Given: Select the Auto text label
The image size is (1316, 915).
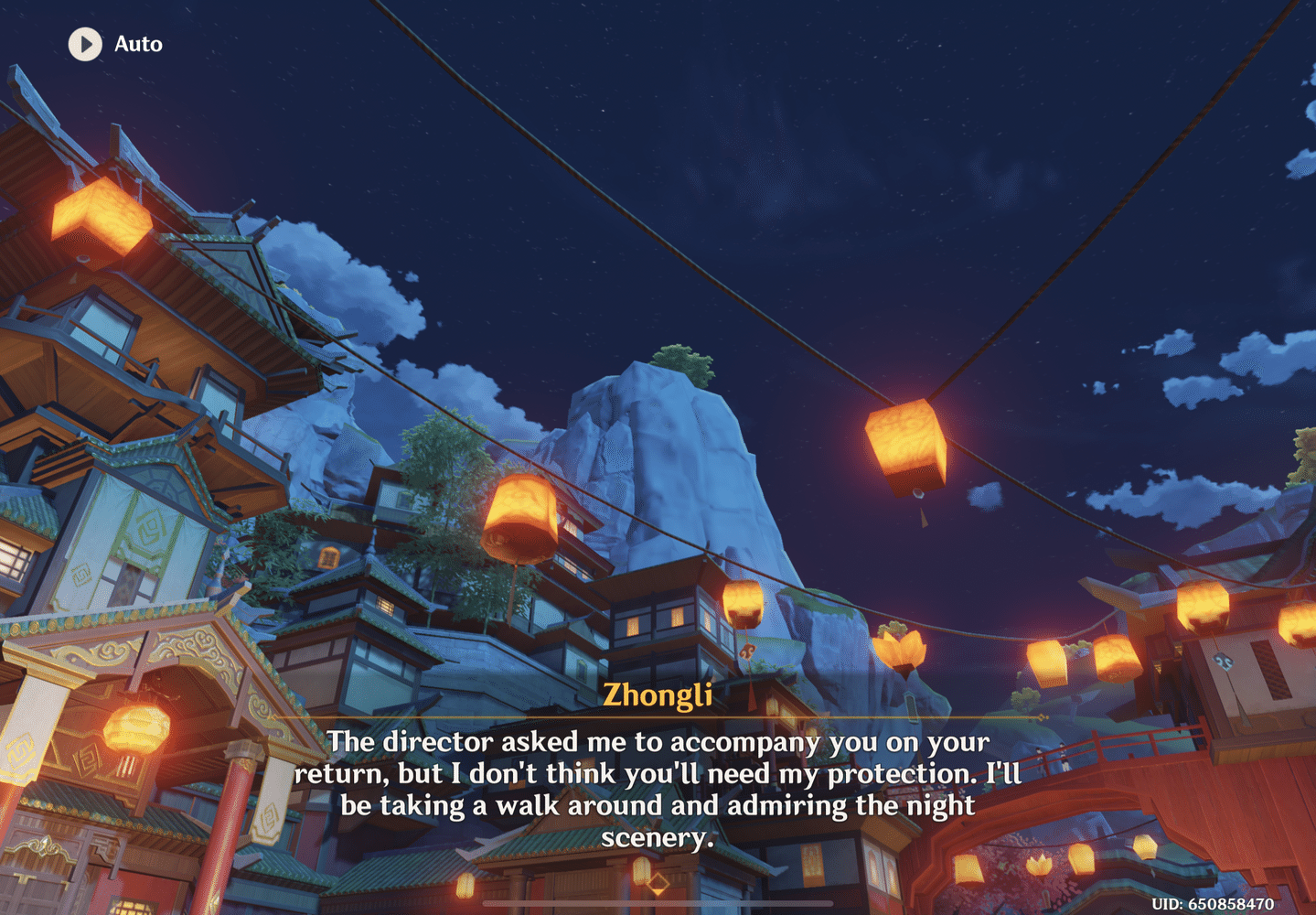Looking at the screenshot, I should (137, 44).
